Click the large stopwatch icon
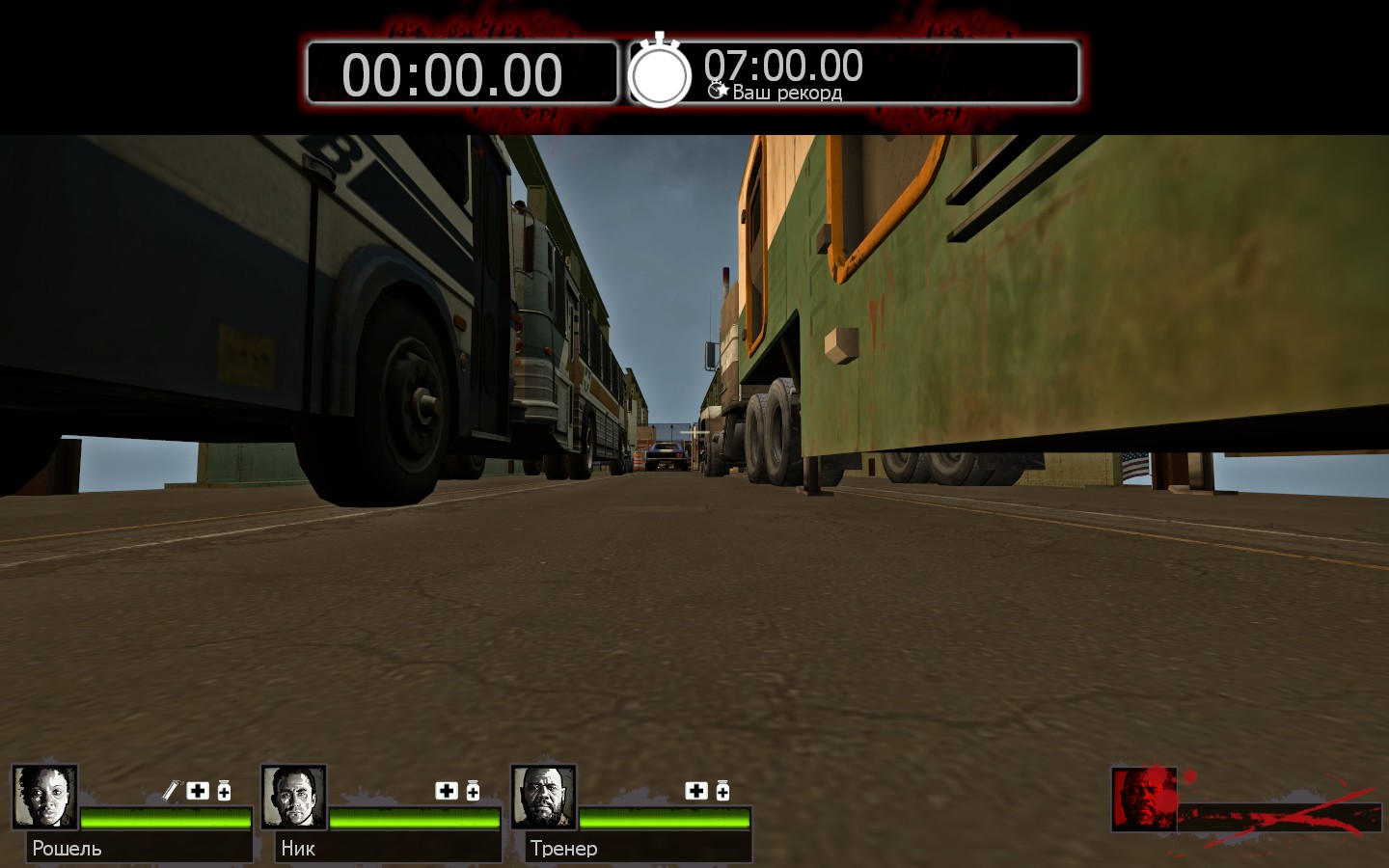 [x=660, y=71]
